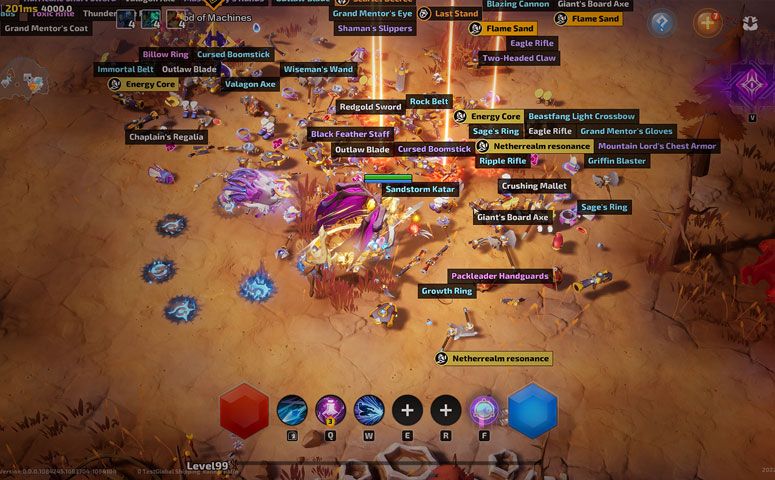Select the Growth Ring loot label
The image size is (775, 480).
coord(447,292)
